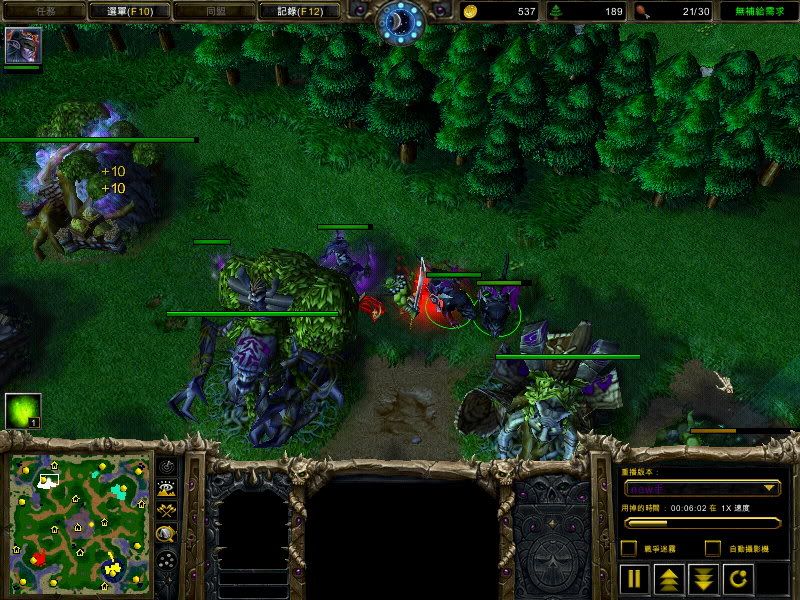The width and height of the screenshot is (800, 600).
Task: Increase the replay speed
Action: click(667, 578)
